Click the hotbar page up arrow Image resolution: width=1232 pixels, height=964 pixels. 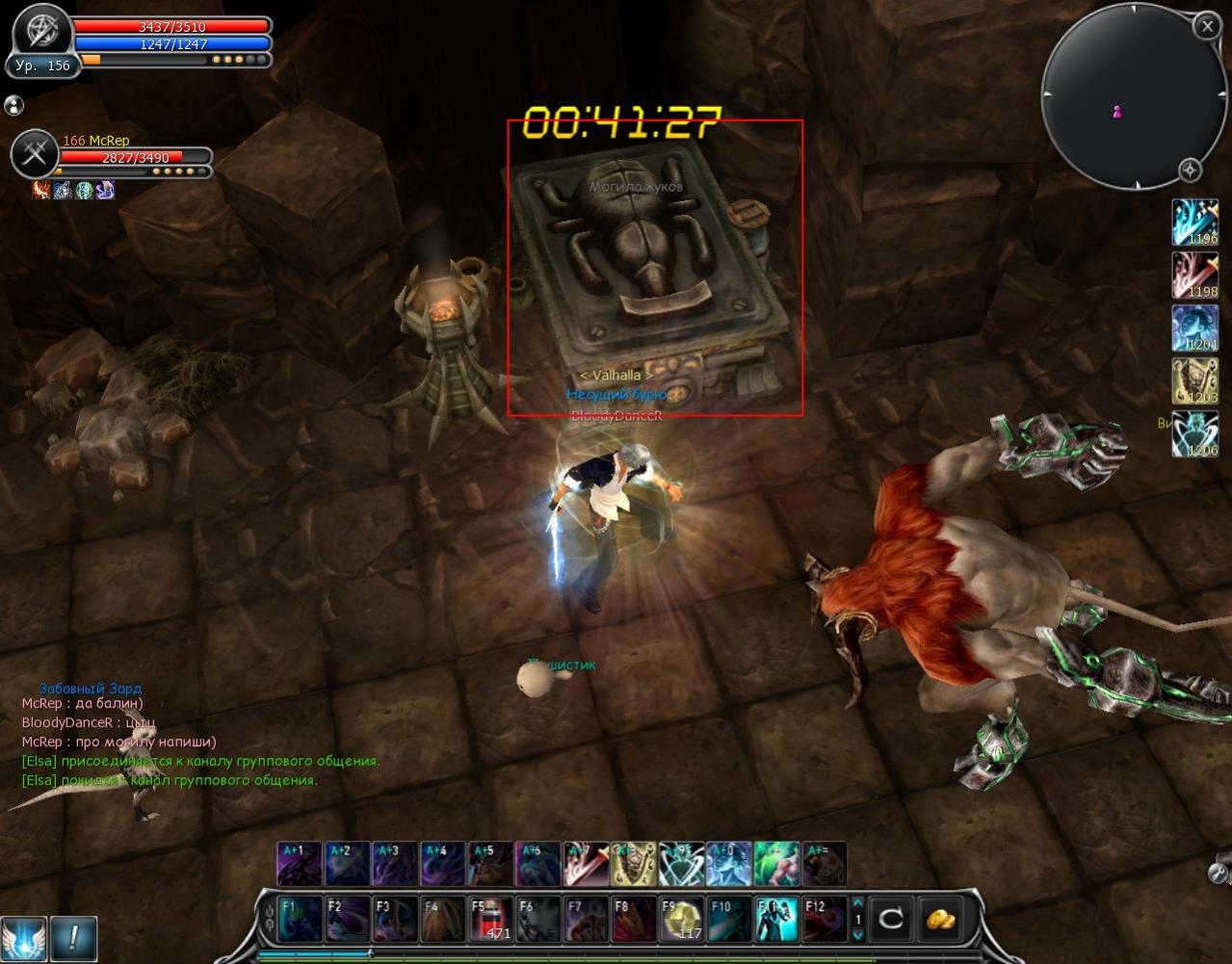click(x=858, y=904)
